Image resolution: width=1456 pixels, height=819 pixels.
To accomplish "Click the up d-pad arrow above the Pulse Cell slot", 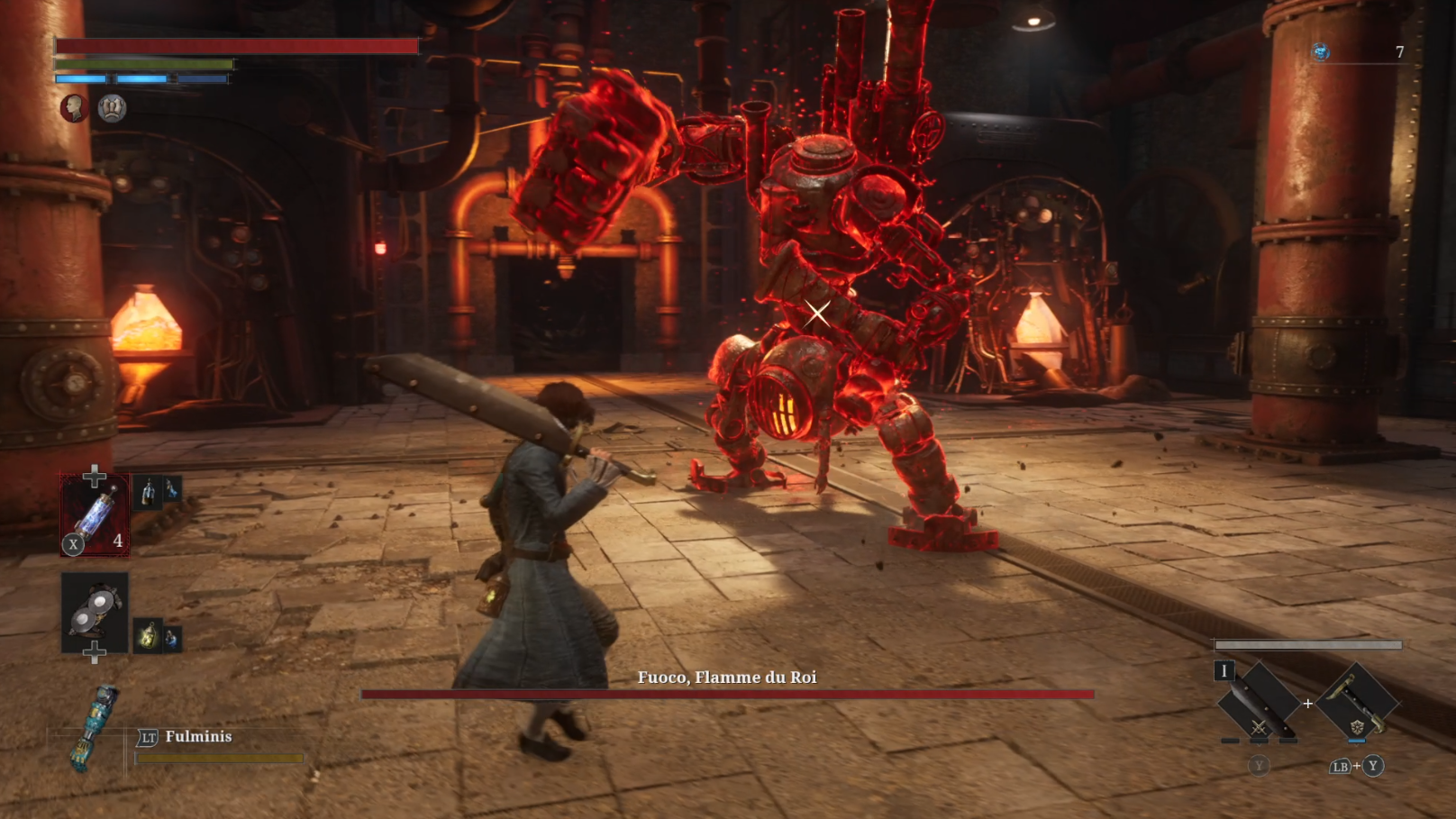I will [x=96, y=473].
